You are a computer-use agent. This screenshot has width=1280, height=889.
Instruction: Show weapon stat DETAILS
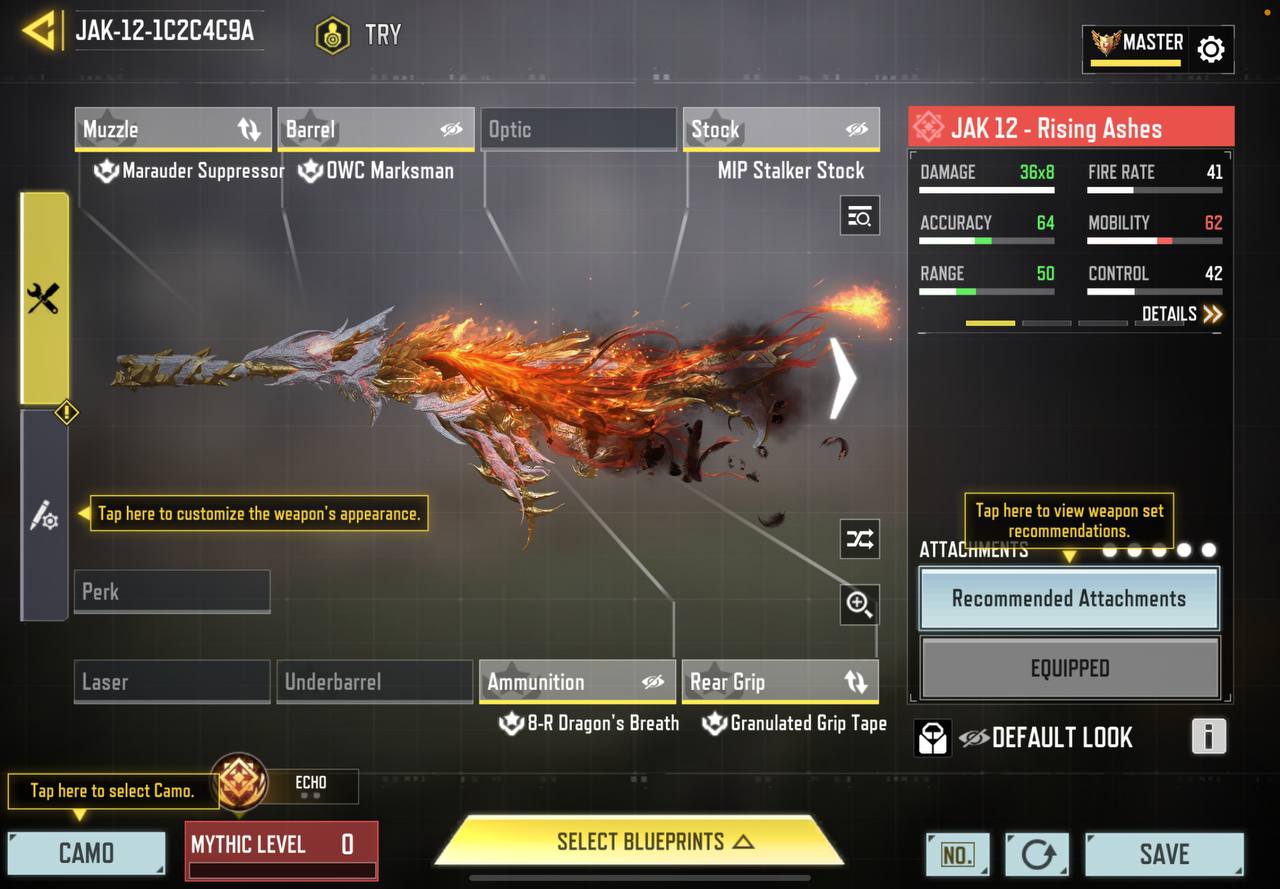pos(1181,314)
